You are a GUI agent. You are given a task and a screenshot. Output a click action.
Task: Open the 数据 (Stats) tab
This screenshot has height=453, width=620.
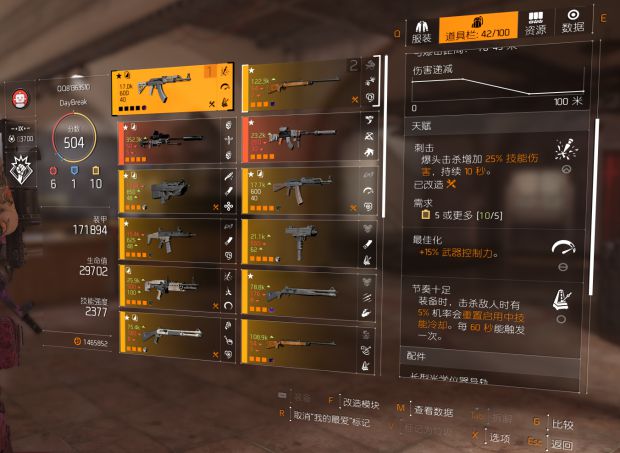(573, 24)
